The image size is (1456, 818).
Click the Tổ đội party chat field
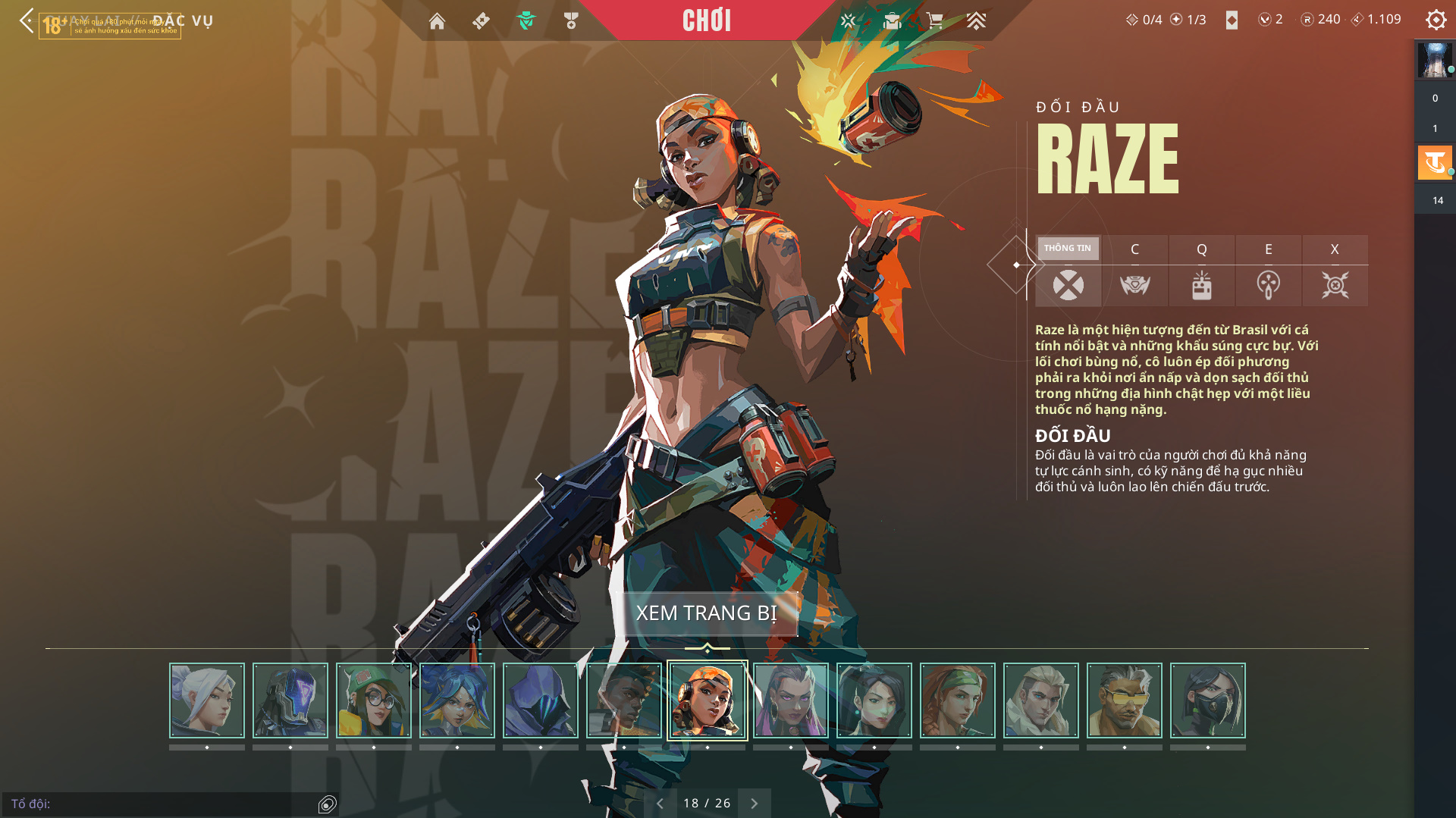click(159, 804)
